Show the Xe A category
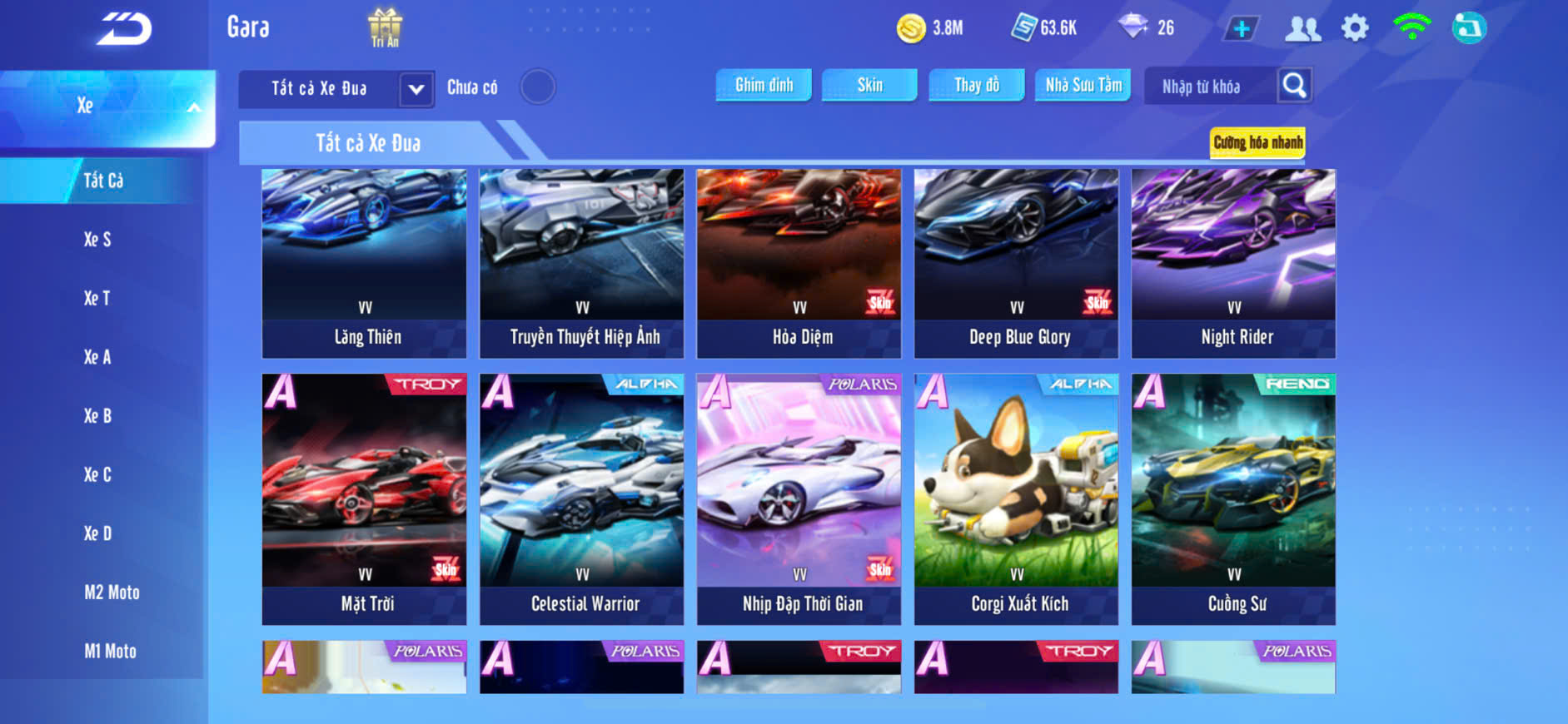Screen dimensions: 1568x724 point(97,357)
